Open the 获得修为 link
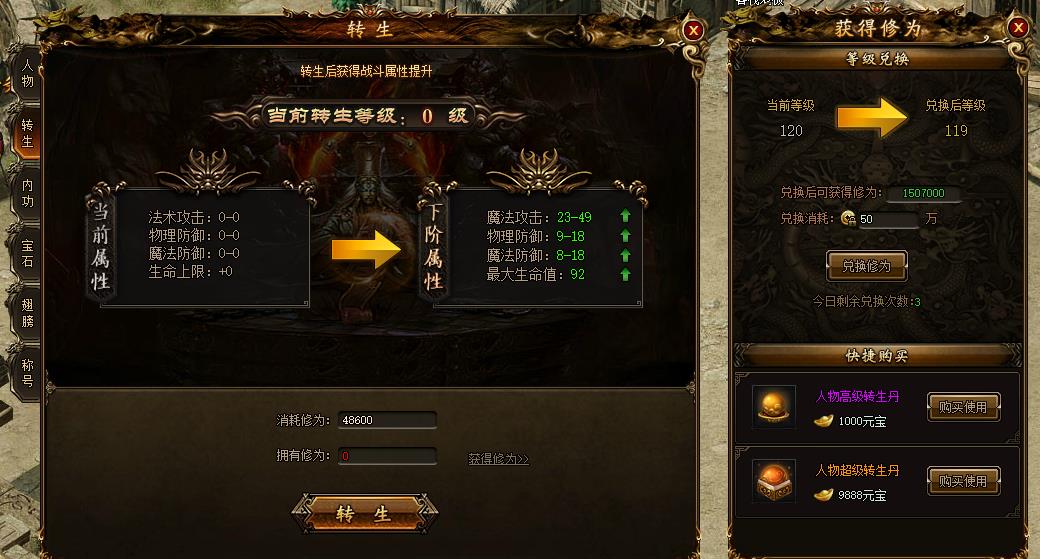Viewport: 1040px width, 559px height. point(498,459)
